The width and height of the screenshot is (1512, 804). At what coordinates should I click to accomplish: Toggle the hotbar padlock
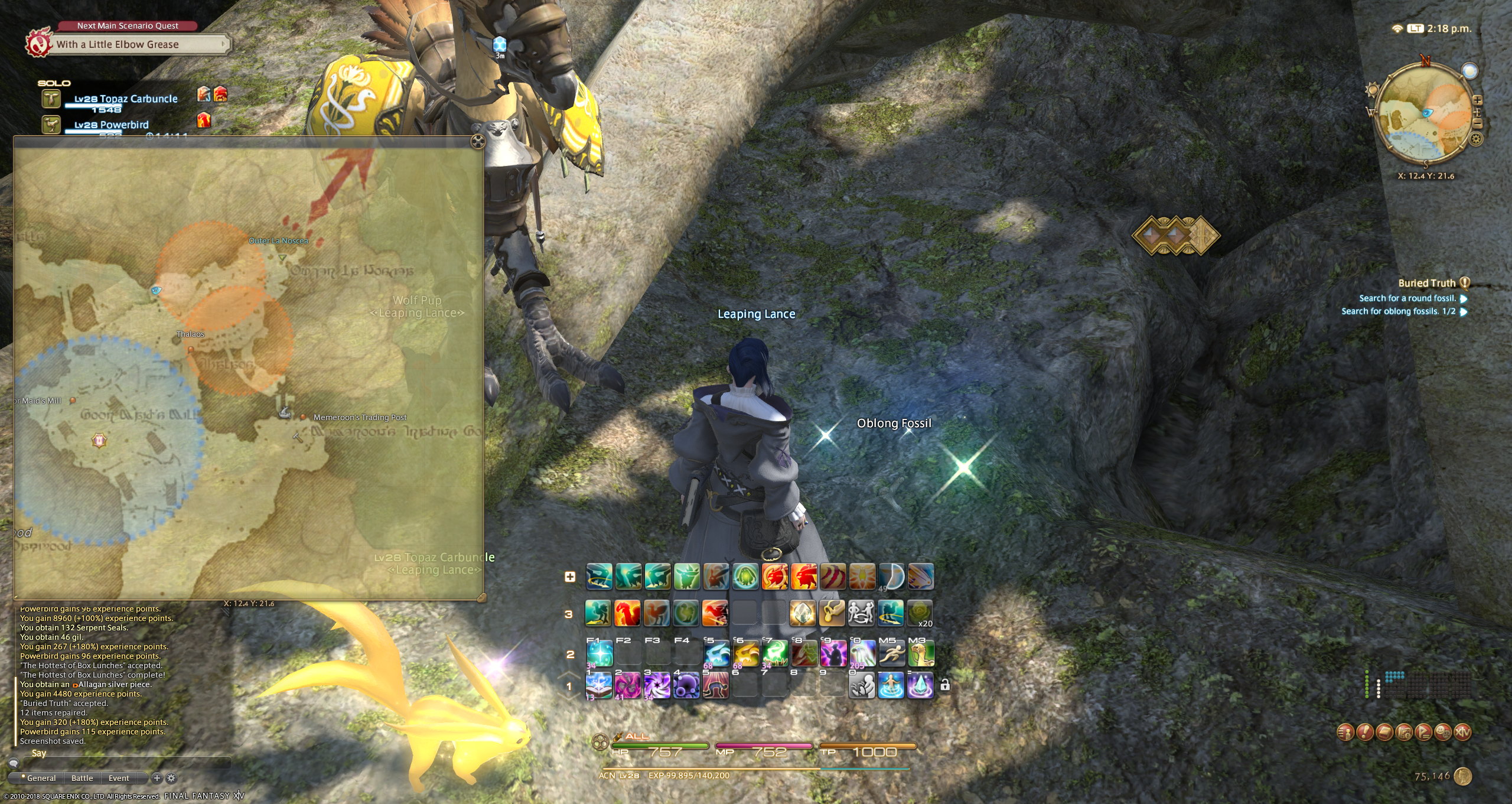point(945,685)
